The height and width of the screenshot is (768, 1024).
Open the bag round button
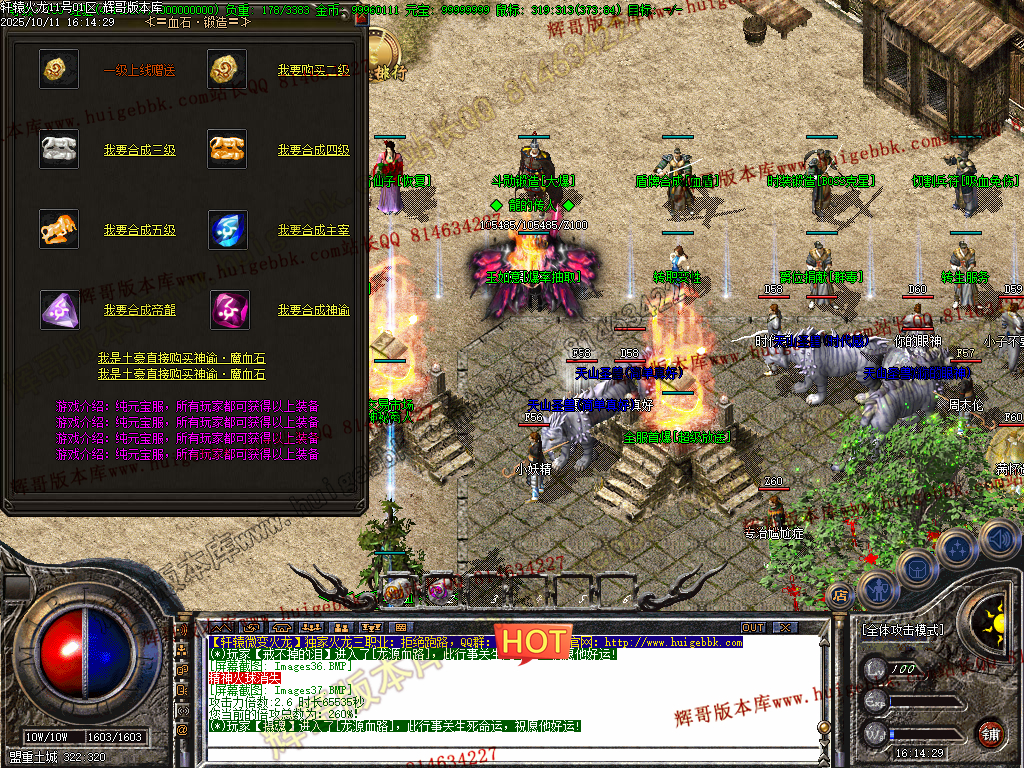pos(916,568)
